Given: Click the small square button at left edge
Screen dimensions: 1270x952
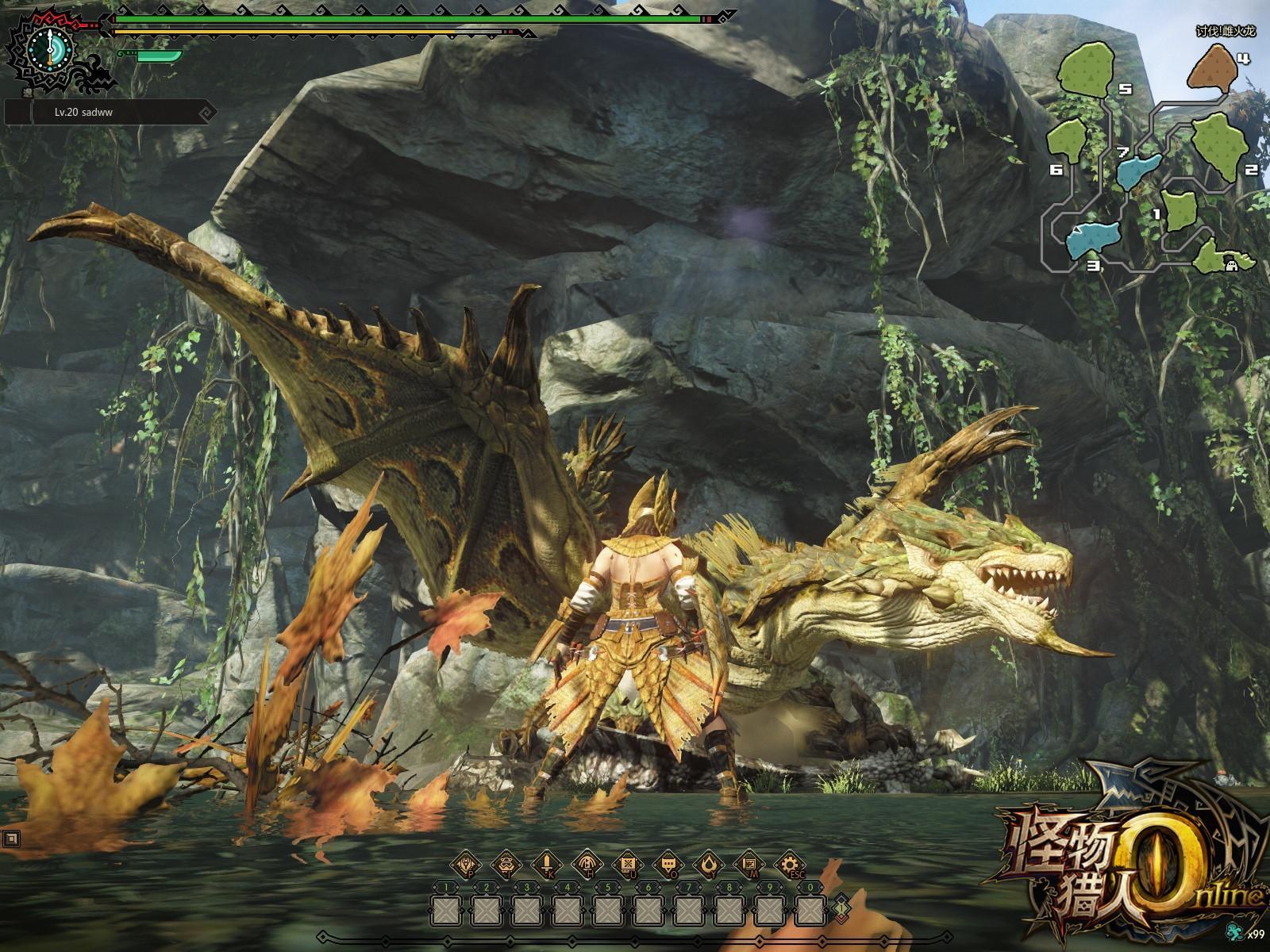Looking at the screenshot, I should [11, 837].
